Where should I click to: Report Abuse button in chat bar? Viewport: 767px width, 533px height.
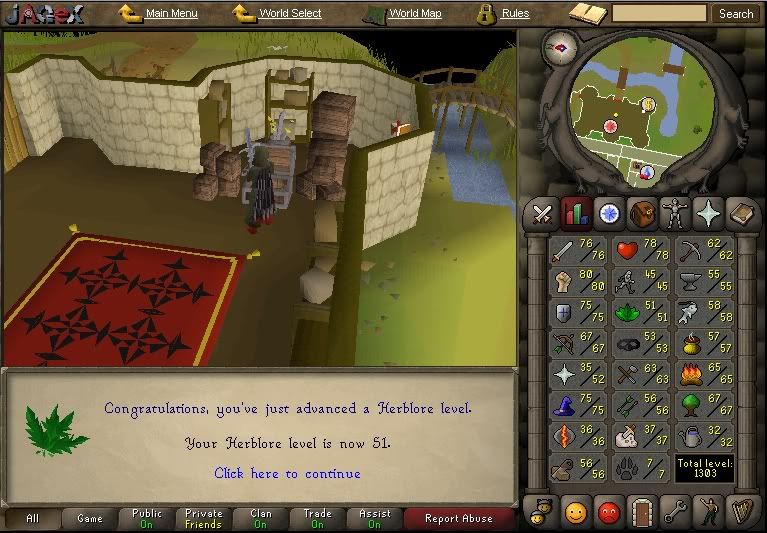tap(459, 519)
